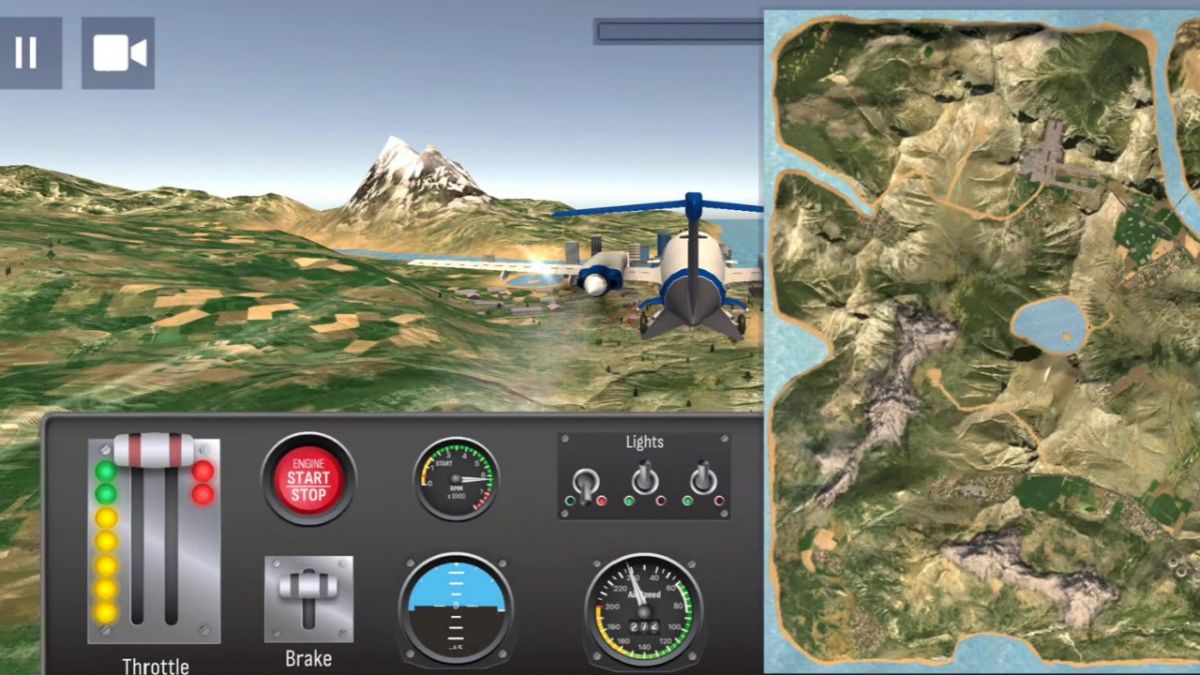
Task: Hit the red Engine Start Stop button
Action: click(x=308, y=480)
